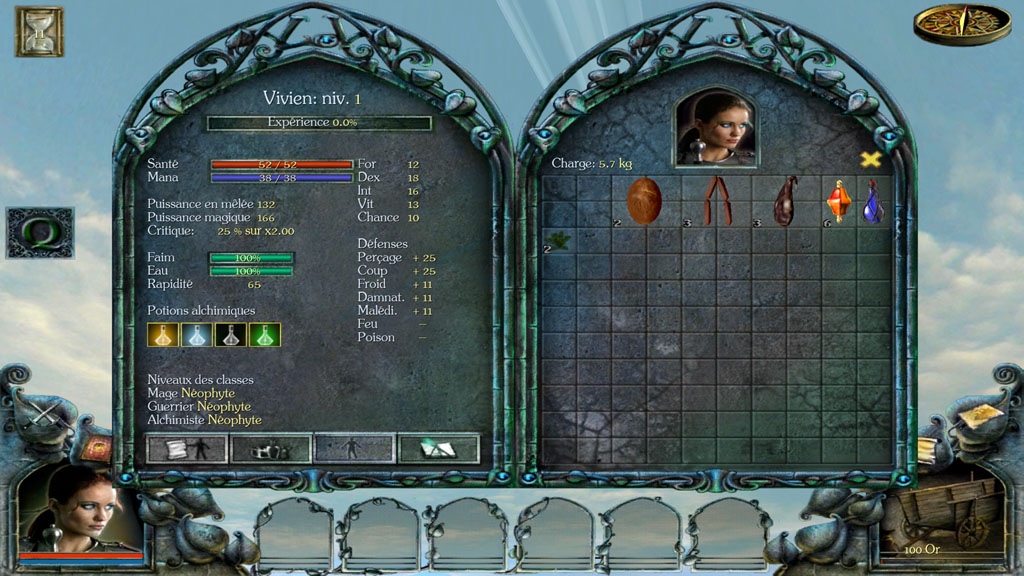Image resolution: width=1024 pixels, height=576 pixels.
Task: Select the red-orange potion
Action: [x=838, y=201]
